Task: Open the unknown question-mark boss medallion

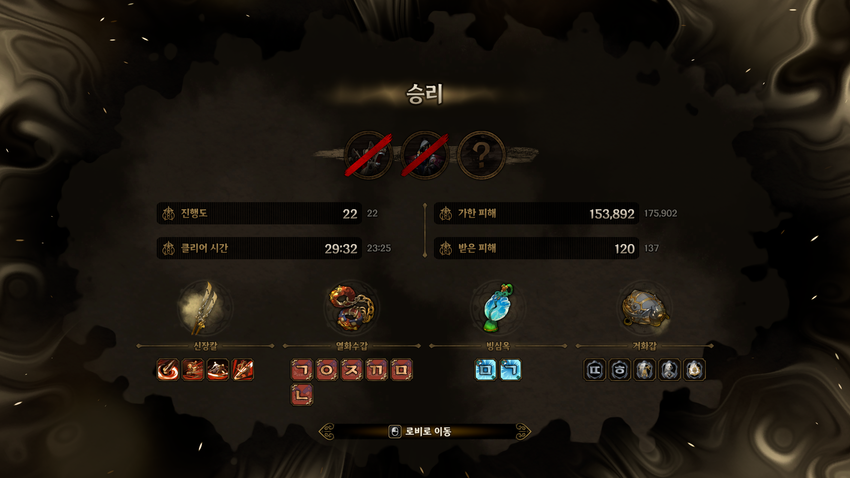Action: tap(485, 154)
